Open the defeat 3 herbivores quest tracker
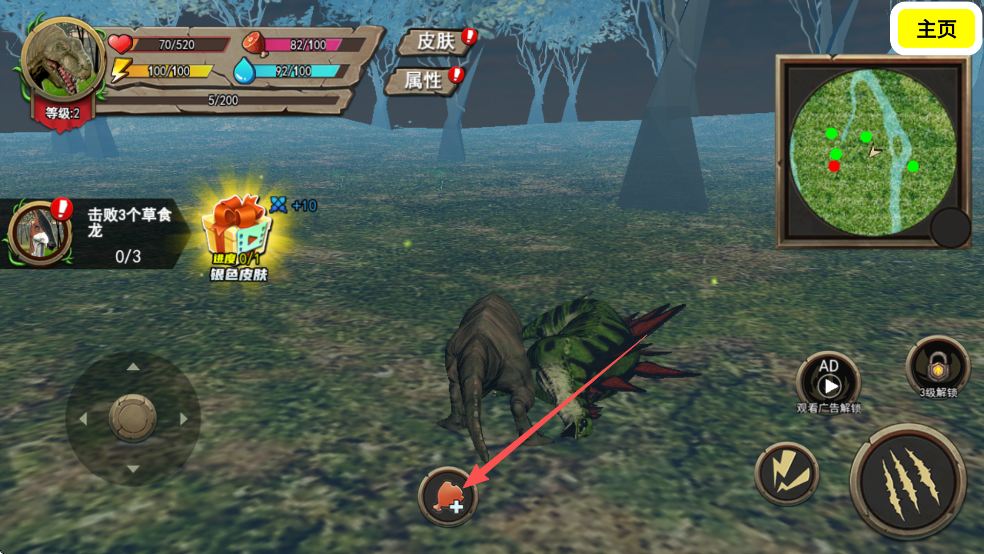 (x=95, y=234)
